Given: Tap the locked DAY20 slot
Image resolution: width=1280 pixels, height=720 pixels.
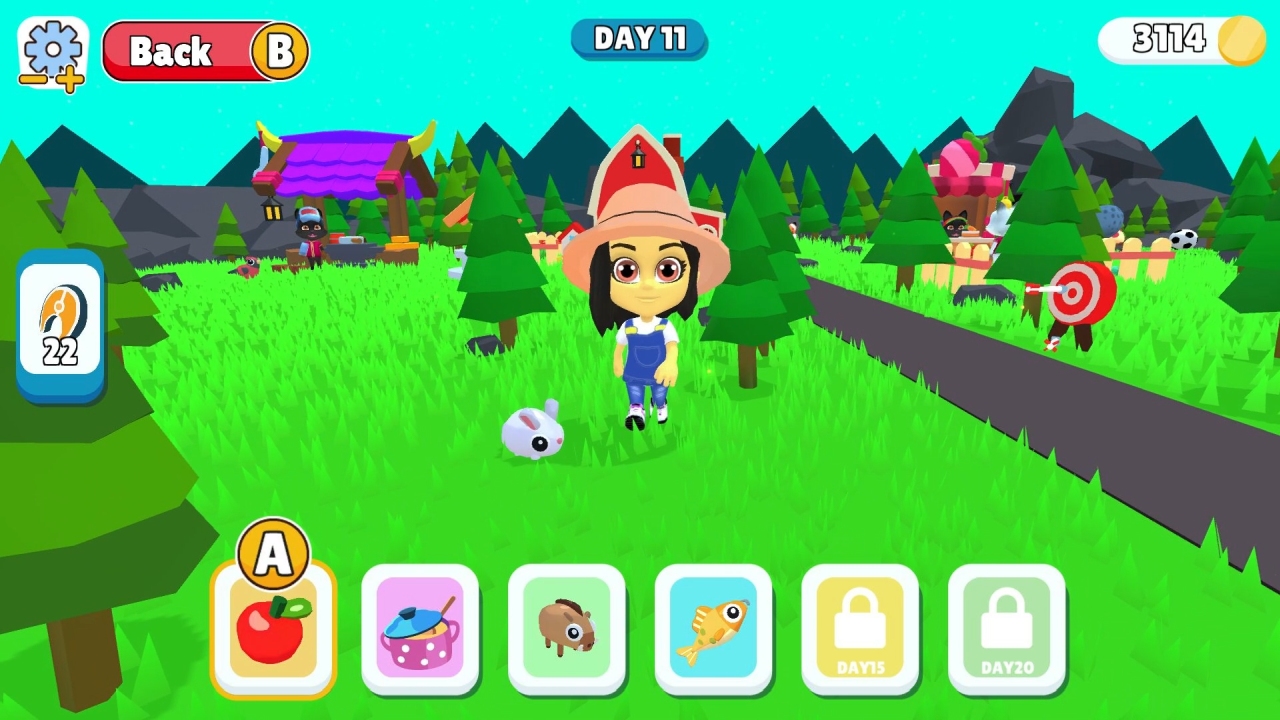Looking at the screenshot, I should tap(1008, 630).
